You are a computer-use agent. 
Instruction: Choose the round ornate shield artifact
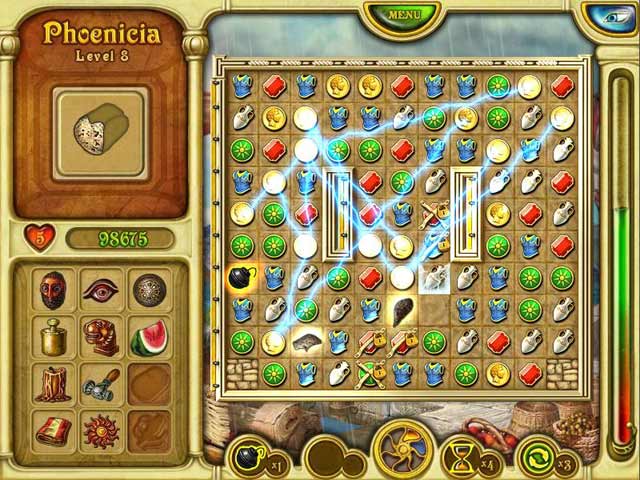pos(149,291)
